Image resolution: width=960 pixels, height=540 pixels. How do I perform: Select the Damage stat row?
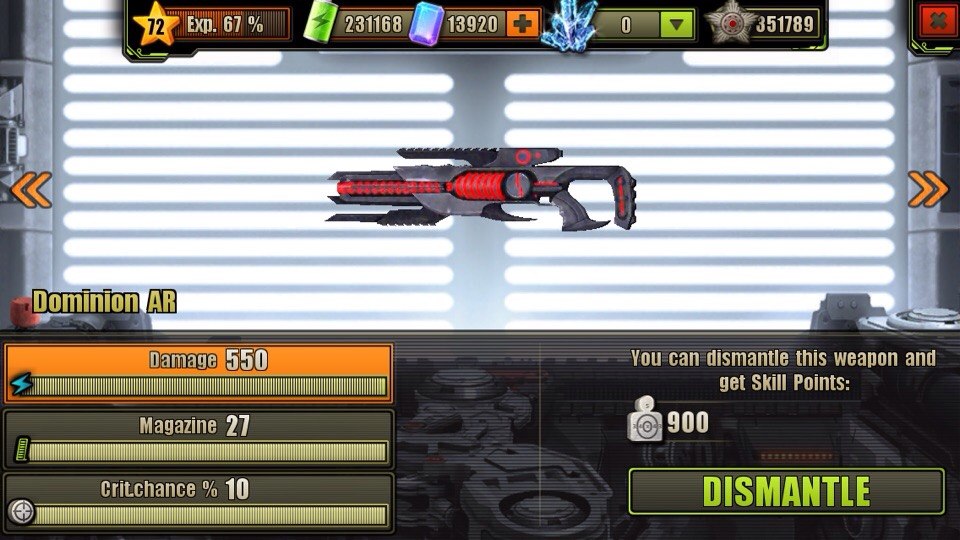pos(198,373)
